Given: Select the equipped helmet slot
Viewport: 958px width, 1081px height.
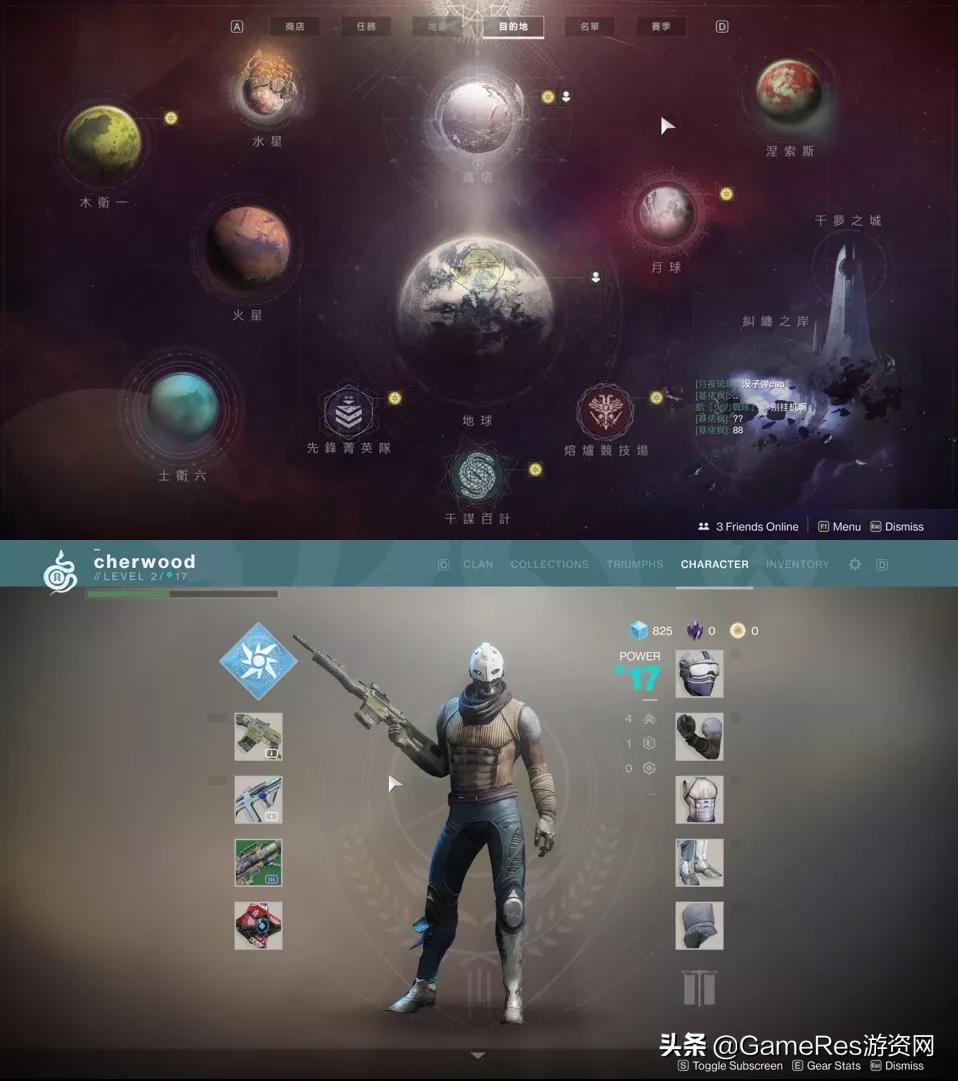Looking at the screenshot, I should point(699,674).
